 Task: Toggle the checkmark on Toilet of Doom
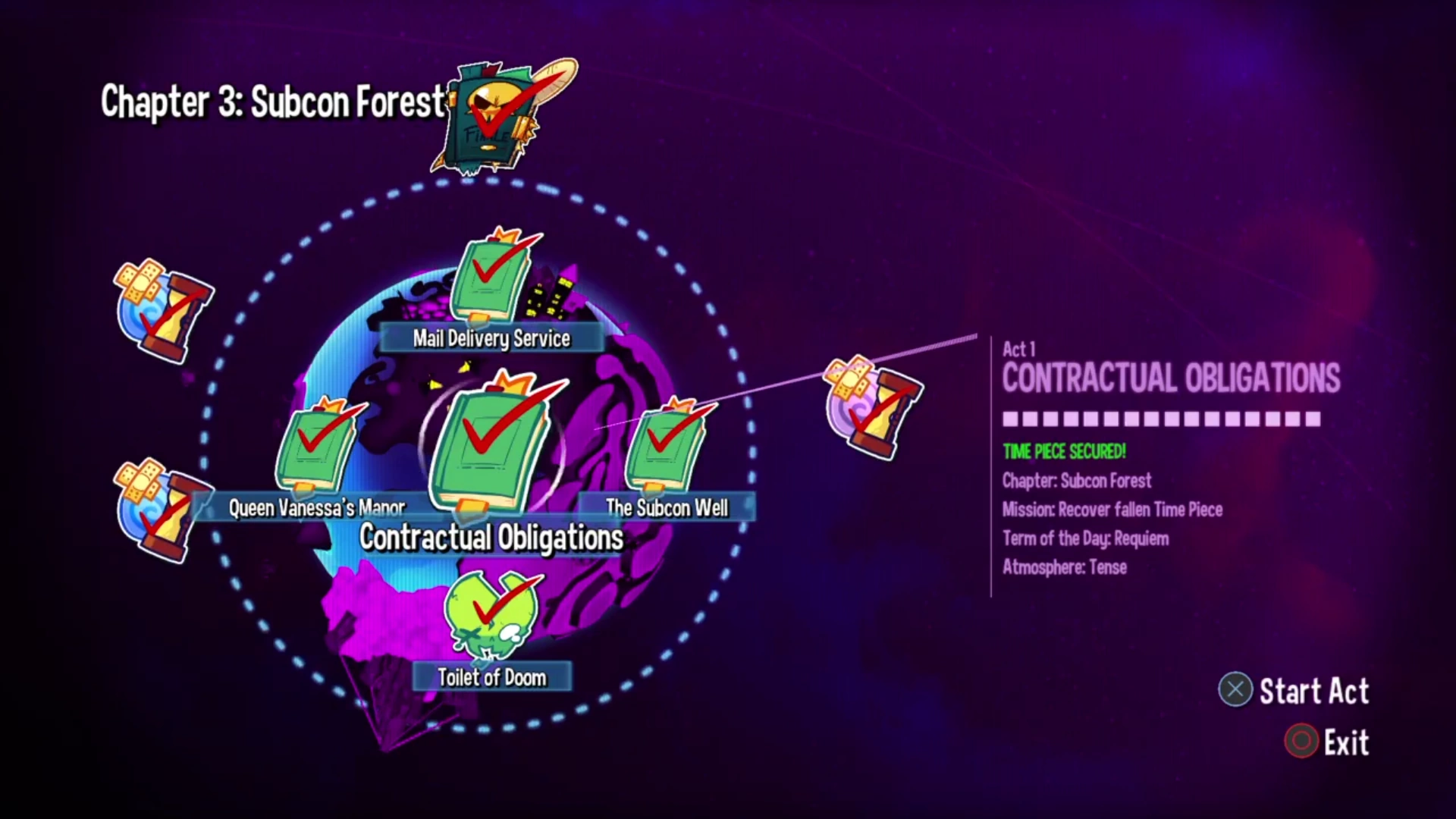coord(497,607)
